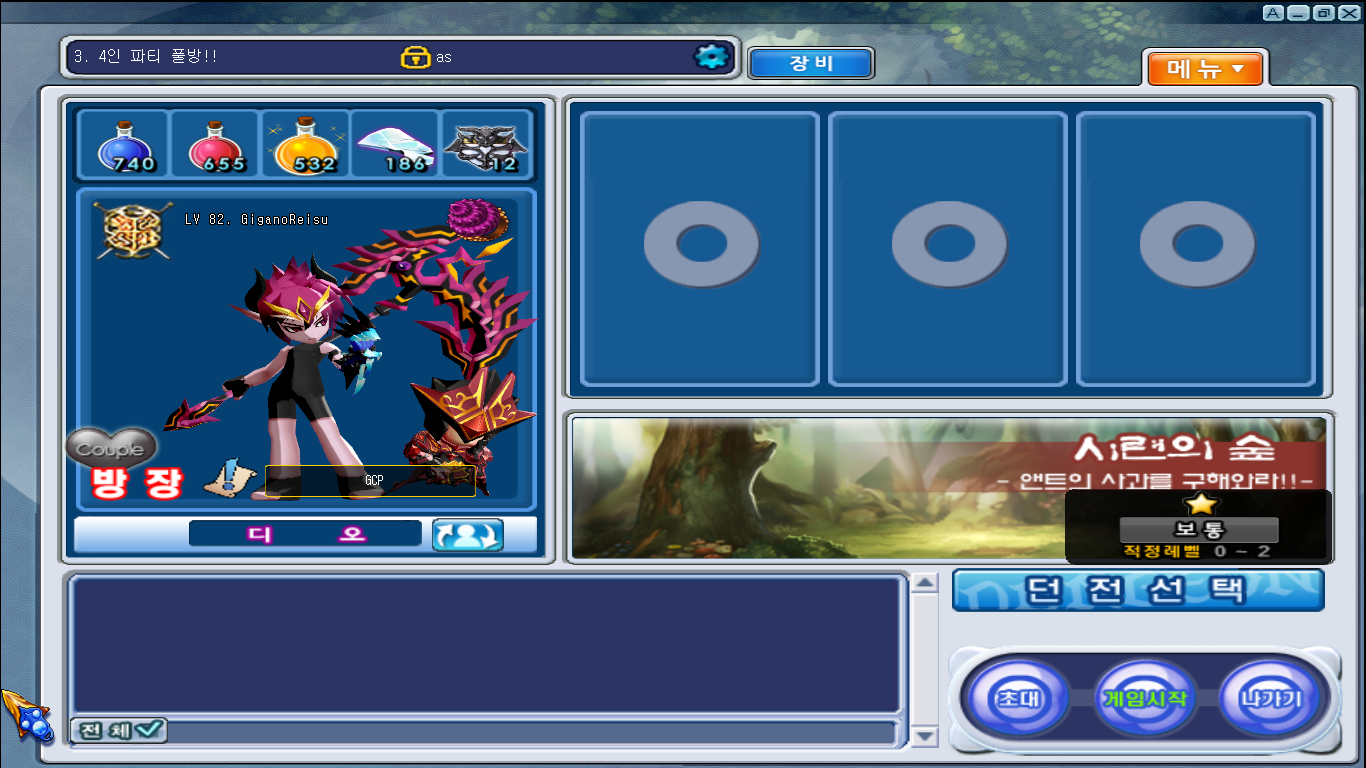
Task: Switch to the 장비 equipment view
Action: click(811, 62)
